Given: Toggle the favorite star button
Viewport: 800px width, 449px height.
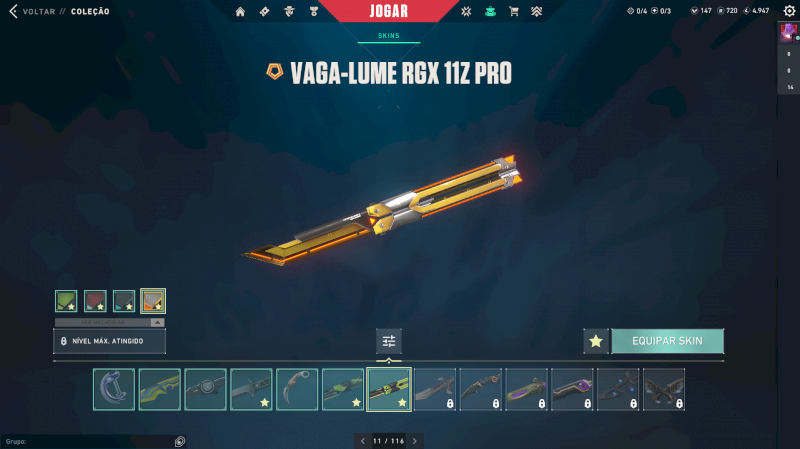Looking at the screenshot, I should click(x=596, y=341).
